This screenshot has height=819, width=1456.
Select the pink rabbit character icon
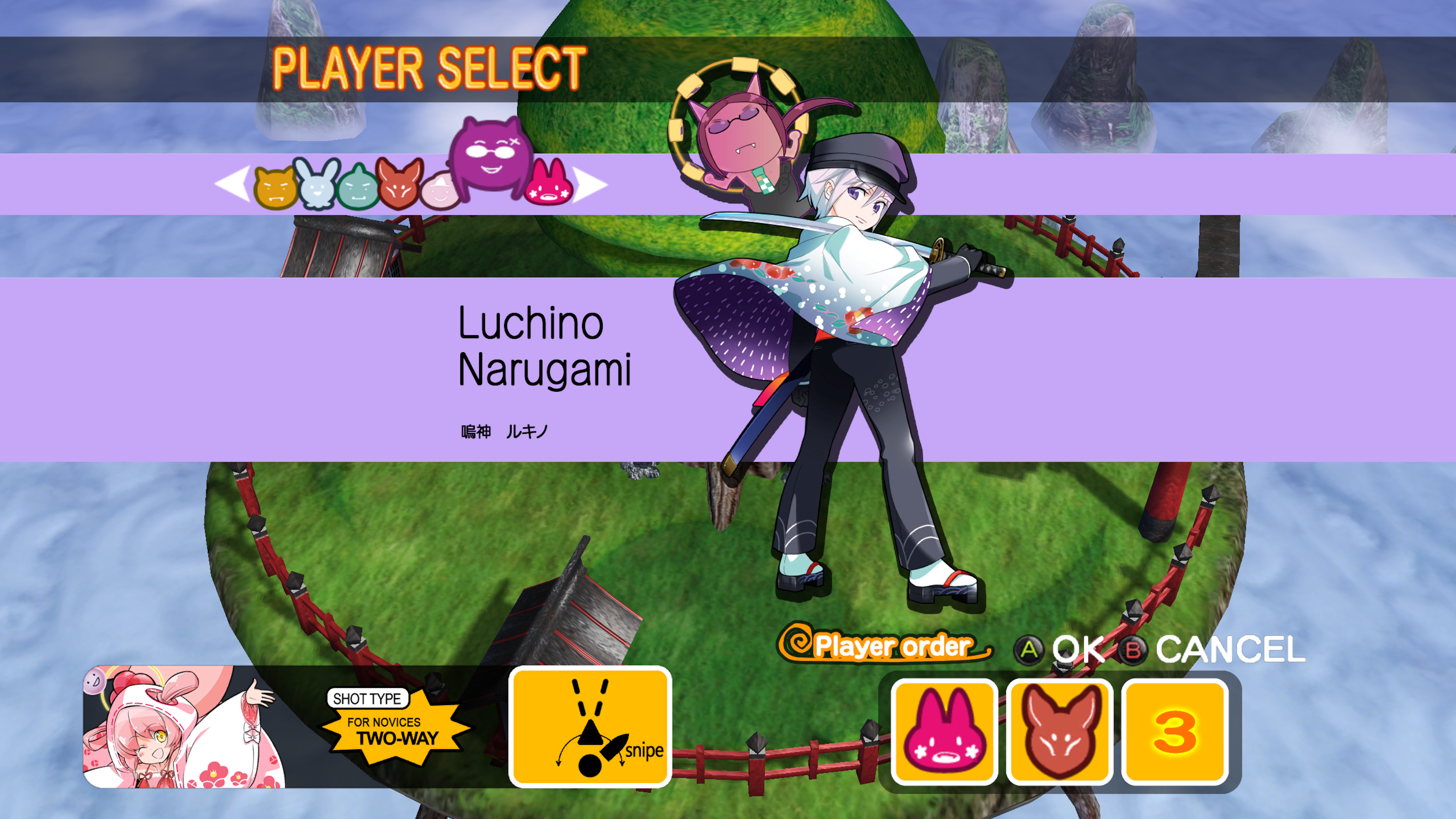tap(548, 184)
